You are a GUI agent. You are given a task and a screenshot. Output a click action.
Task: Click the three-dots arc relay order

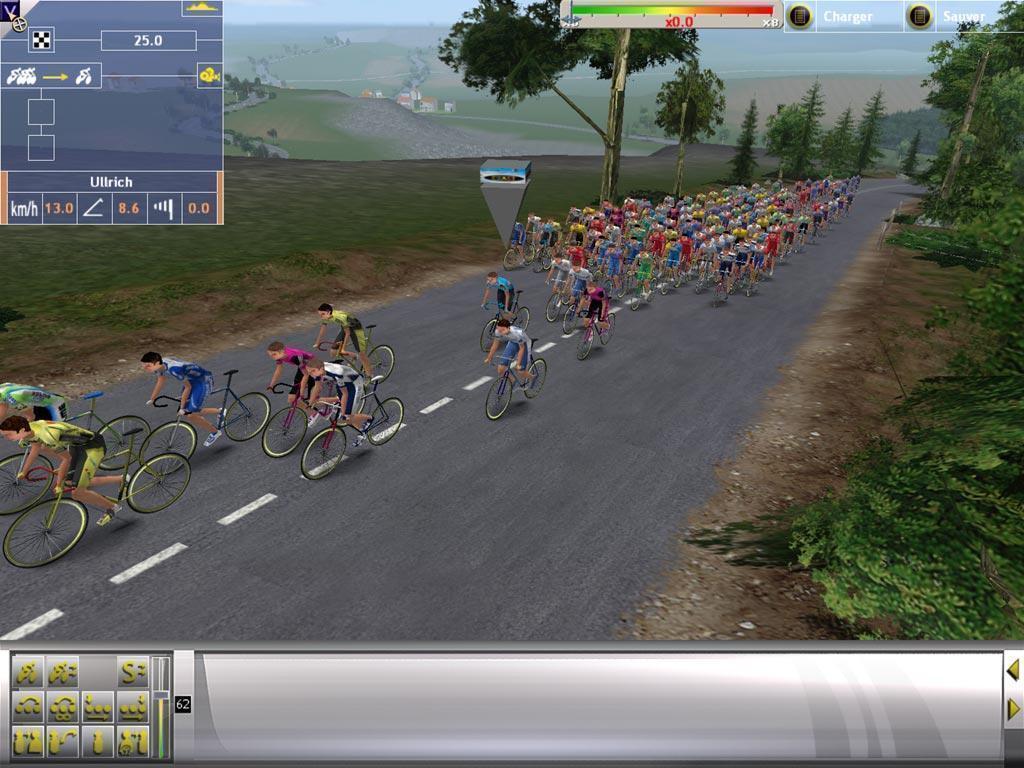click(x=28, y=707)
